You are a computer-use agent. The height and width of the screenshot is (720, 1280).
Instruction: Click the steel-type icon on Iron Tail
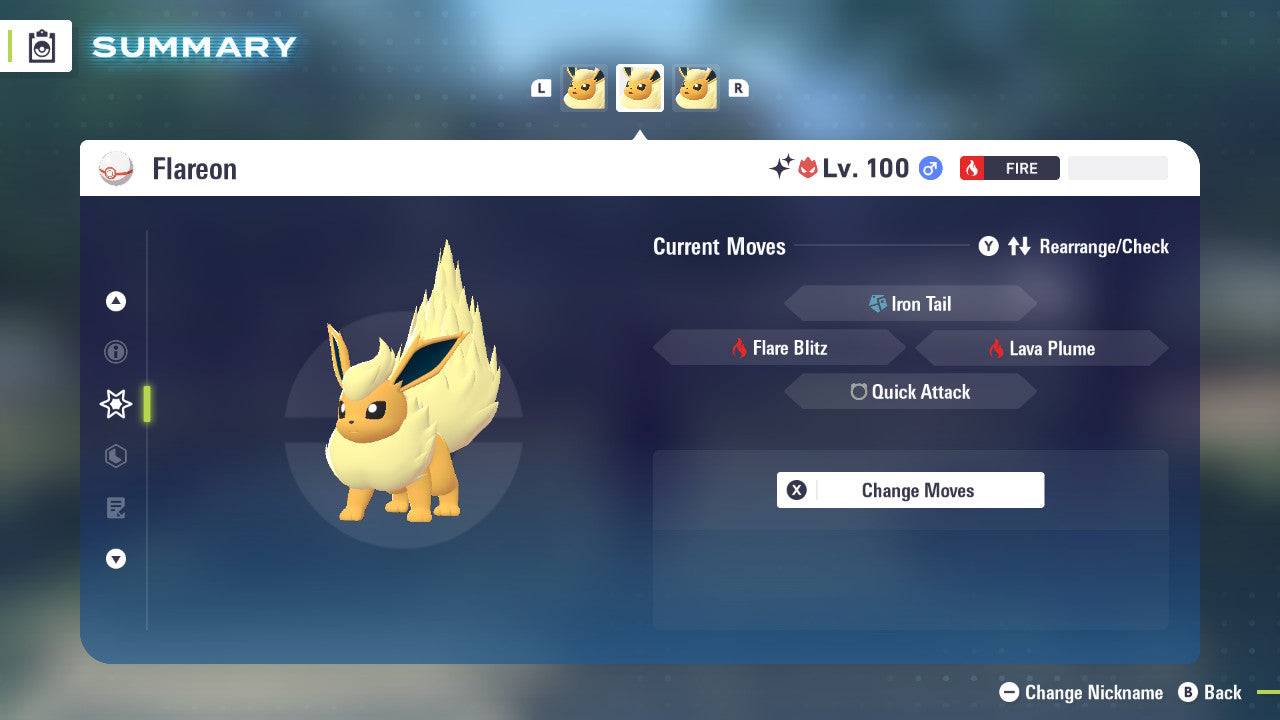click(x=877, y=303)
